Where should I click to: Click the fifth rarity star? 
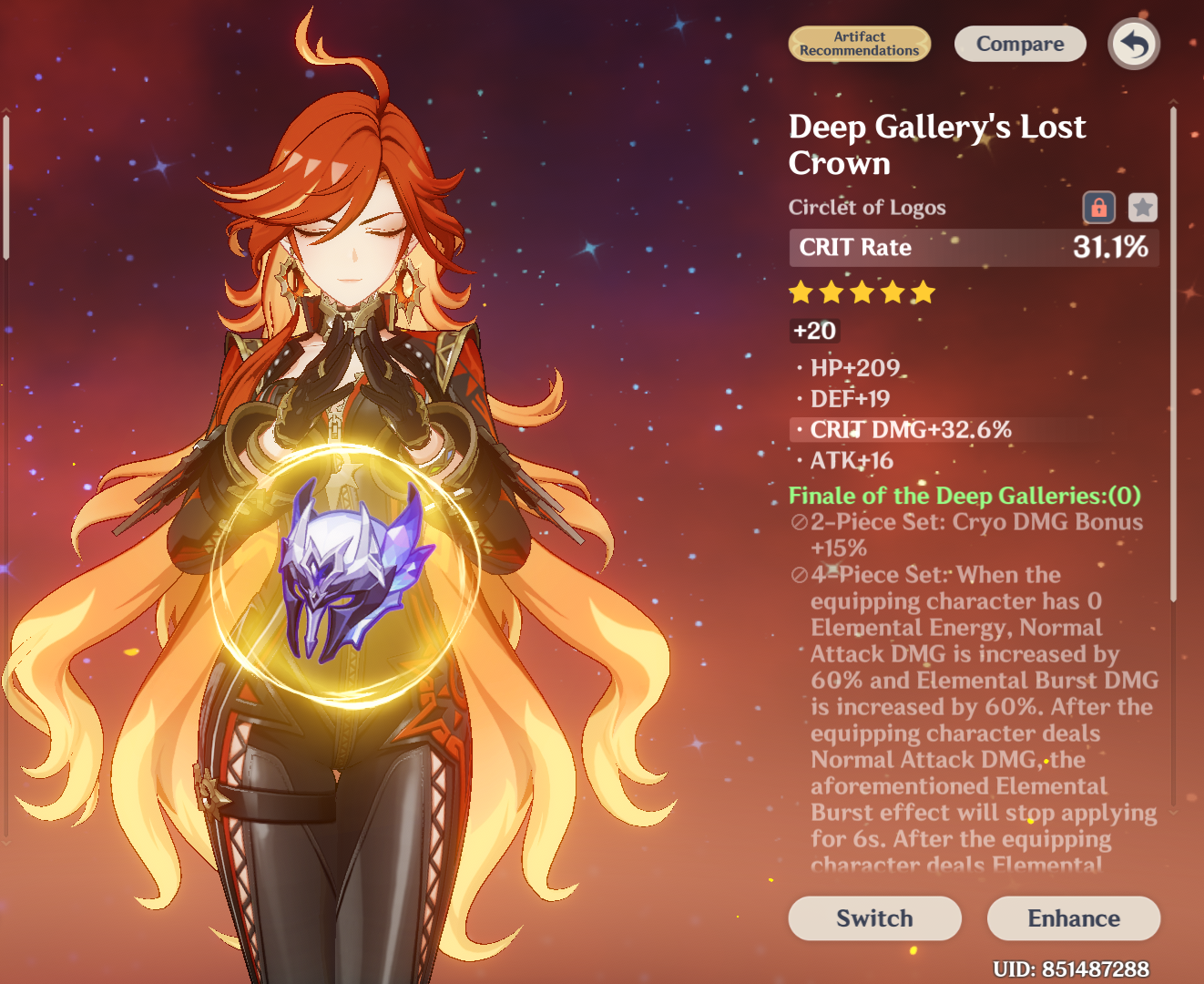click(x=924, y=292)
